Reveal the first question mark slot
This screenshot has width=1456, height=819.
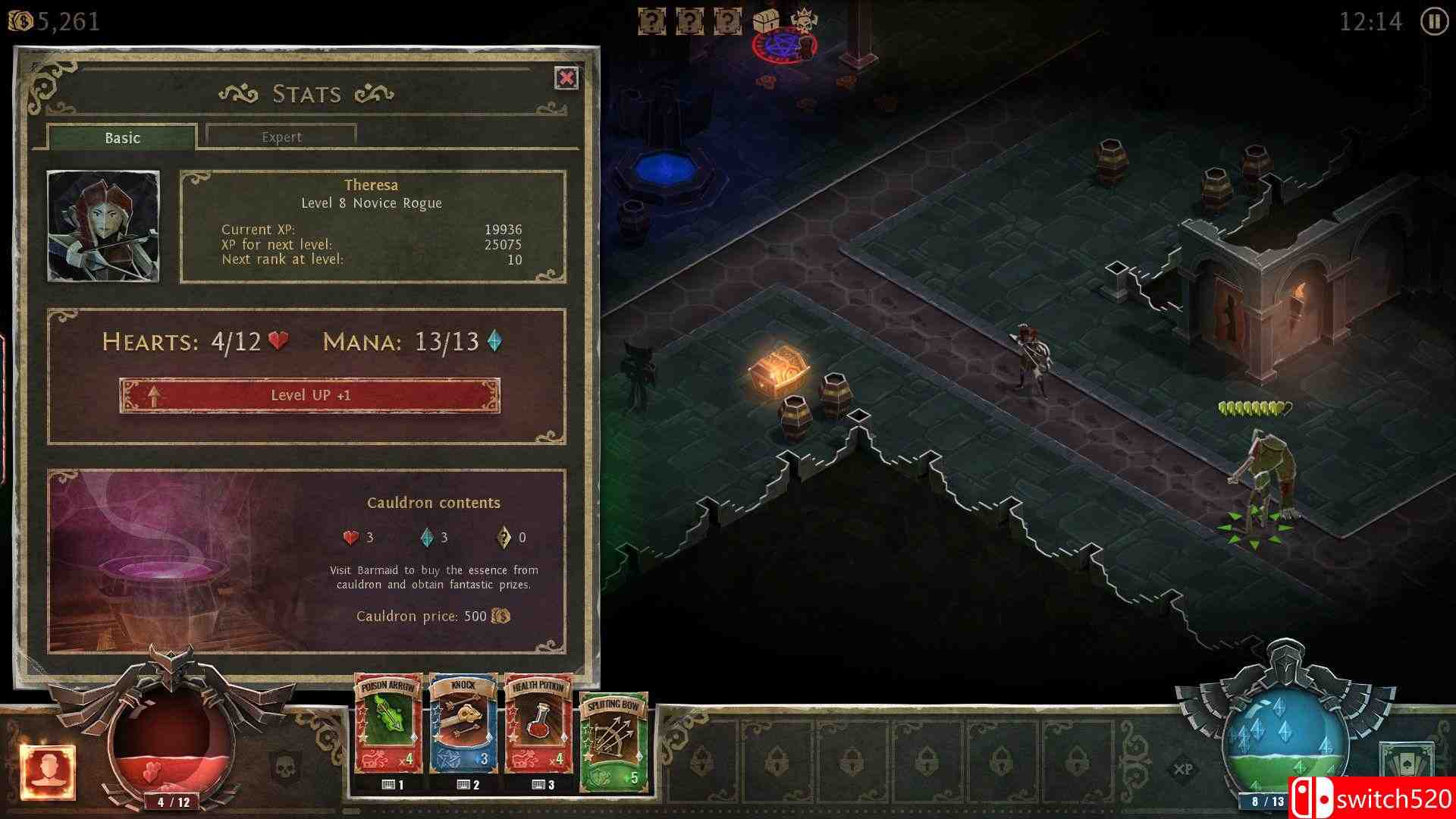[x=651, y=20]
